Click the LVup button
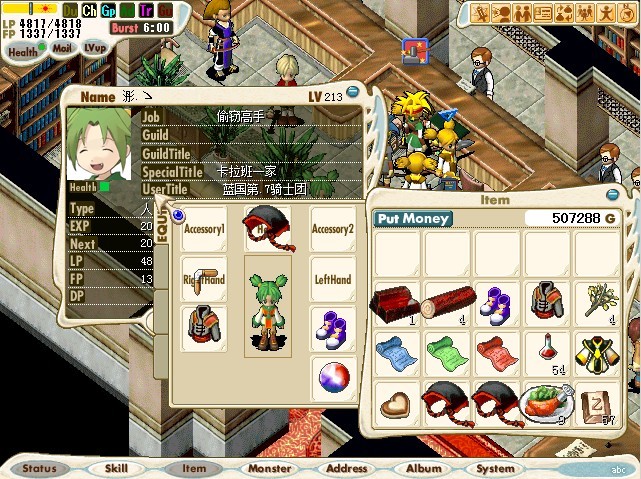Viewport: 641px width, 479px height. tap(95, 46)
